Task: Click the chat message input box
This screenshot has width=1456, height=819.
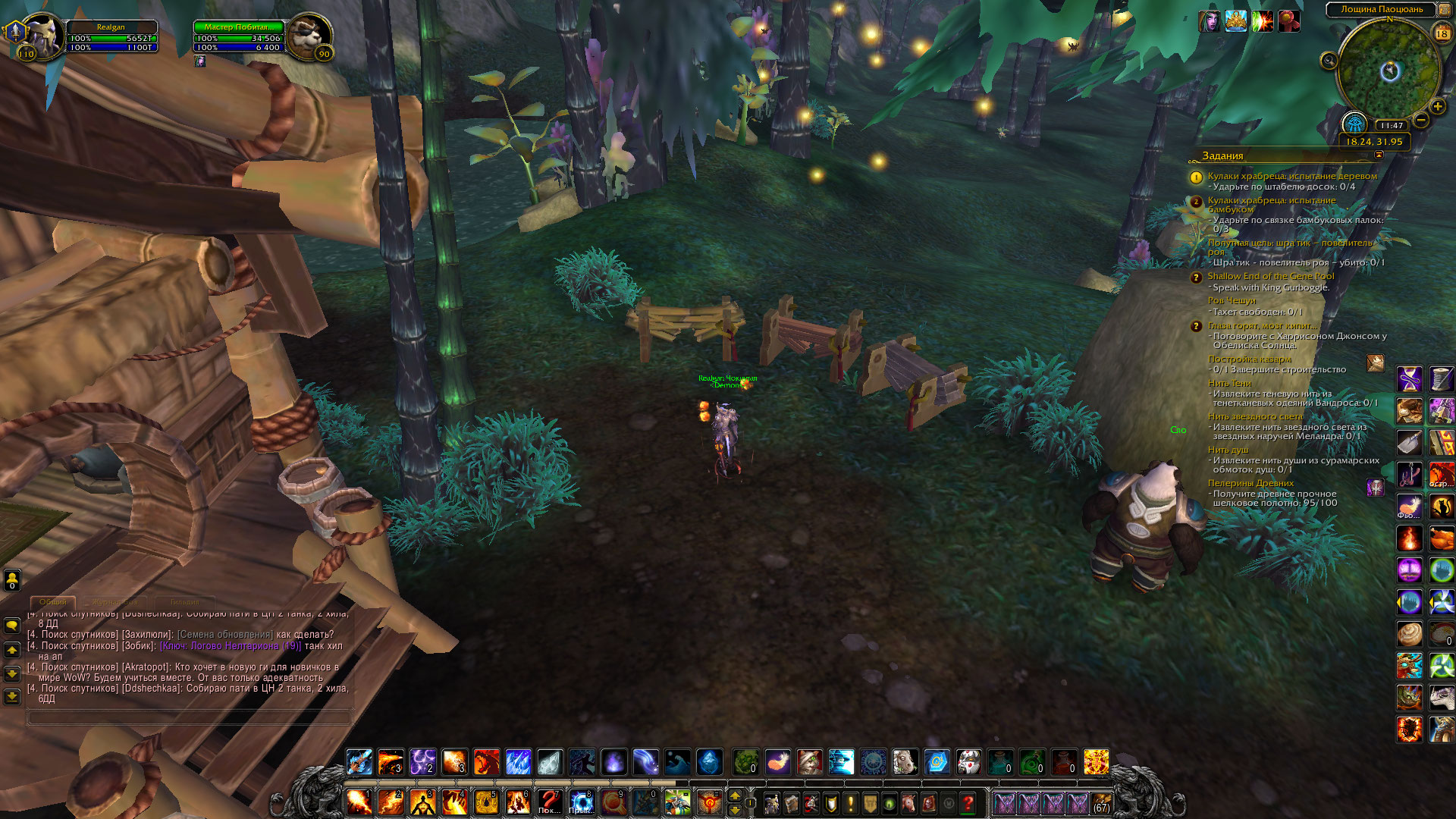Action: (x=190, y=717)
